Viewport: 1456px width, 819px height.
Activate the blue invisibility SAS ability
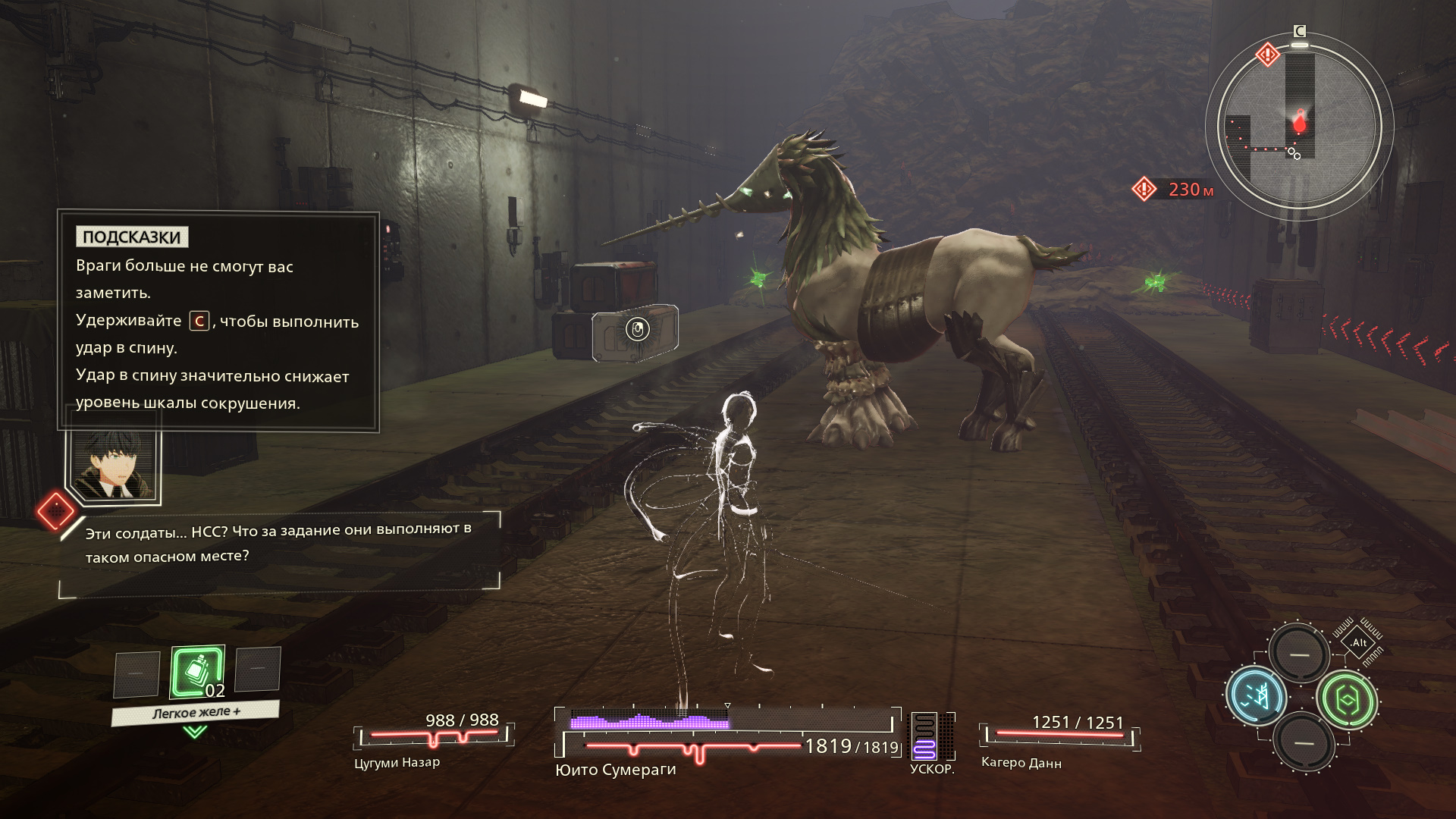tap(1255, 696)
